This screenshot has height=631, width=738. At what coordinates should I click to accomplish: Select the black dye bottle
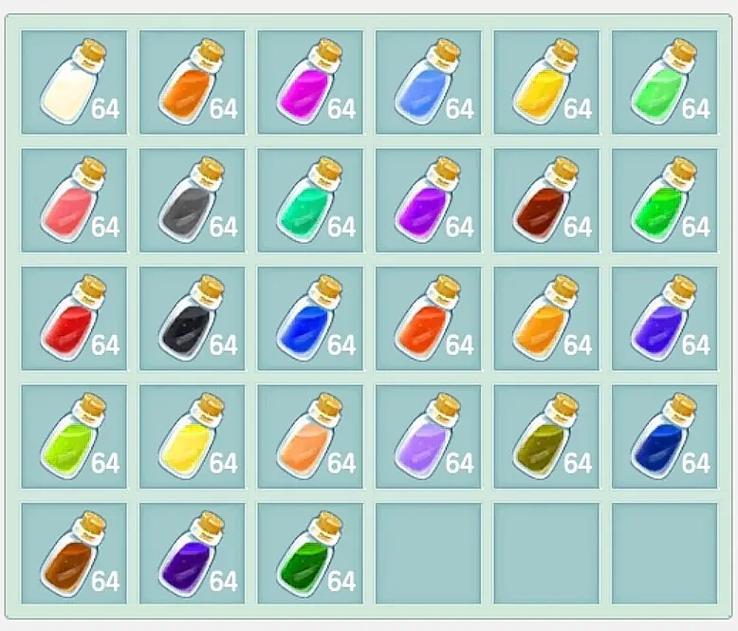coord(192,318)
